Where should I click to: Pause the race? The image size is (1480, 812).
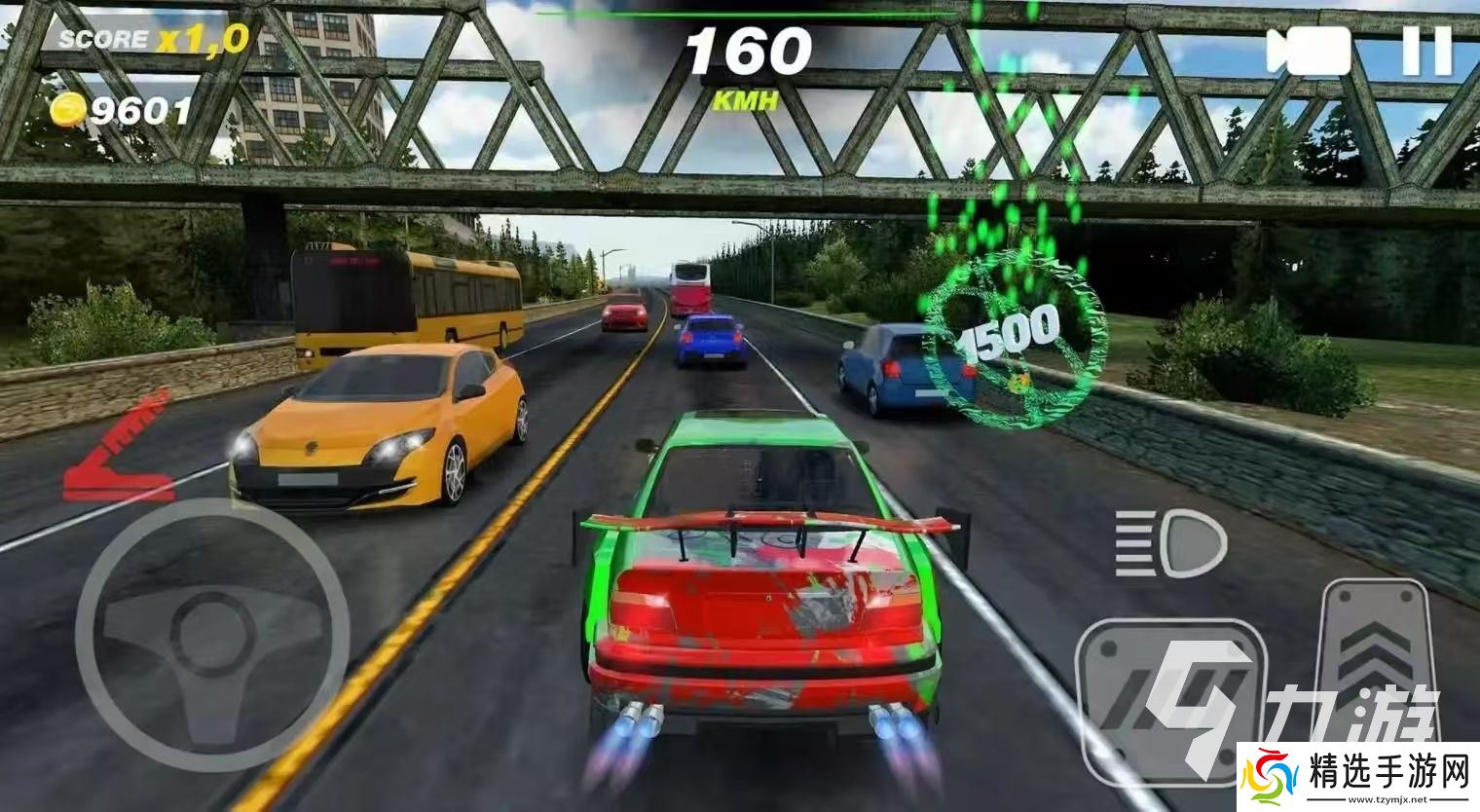tap(1425, 51)
